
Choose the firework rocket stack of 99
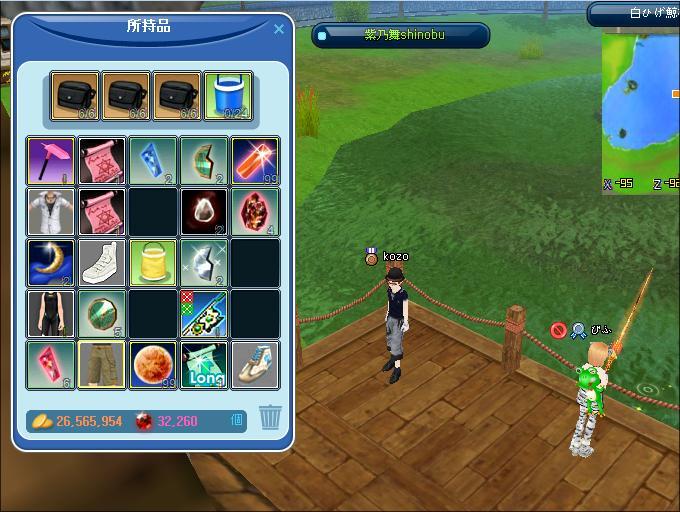tap(255, 162)
